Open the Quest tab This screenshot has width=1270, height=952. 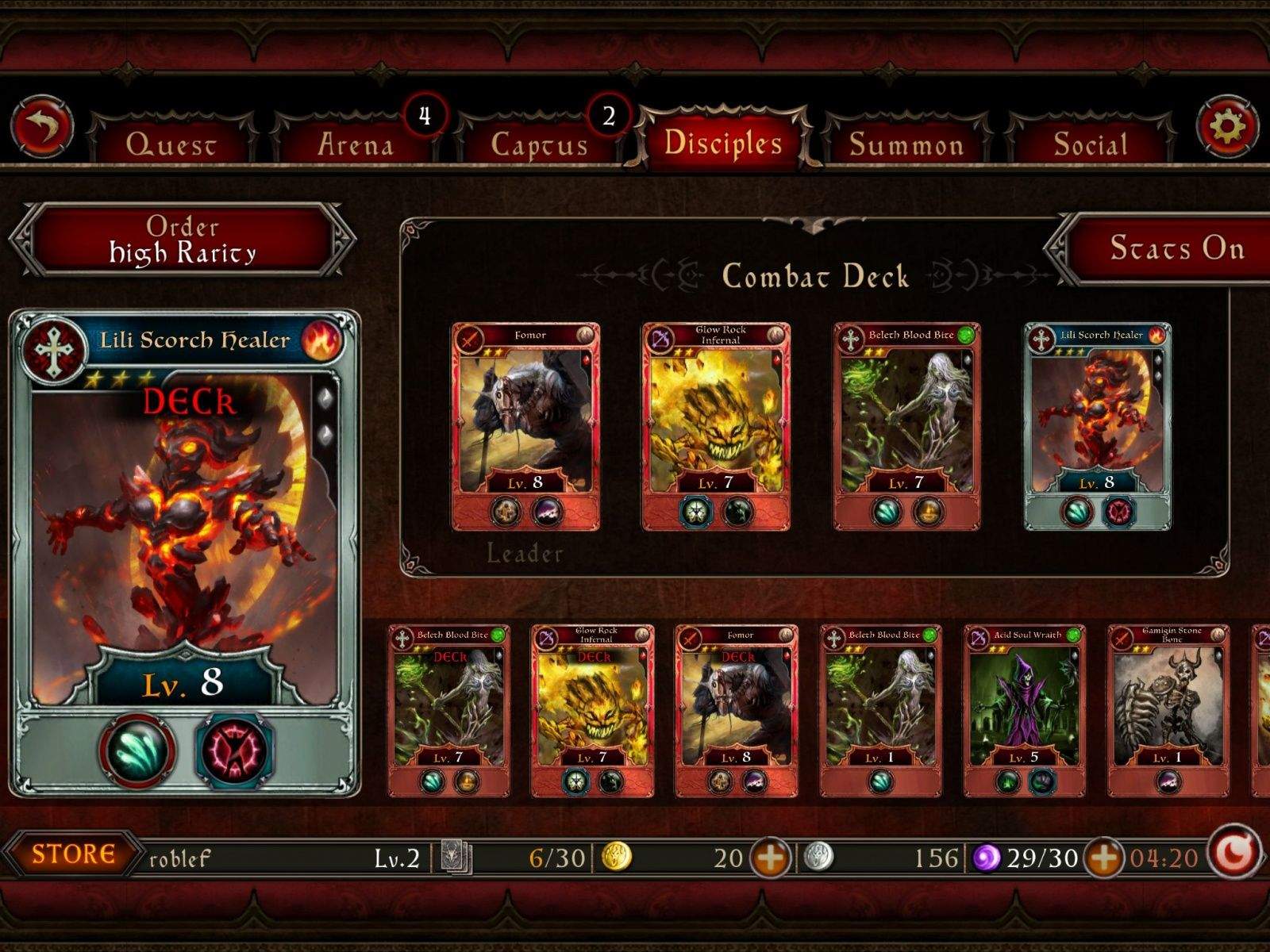(x=171, y=144)
